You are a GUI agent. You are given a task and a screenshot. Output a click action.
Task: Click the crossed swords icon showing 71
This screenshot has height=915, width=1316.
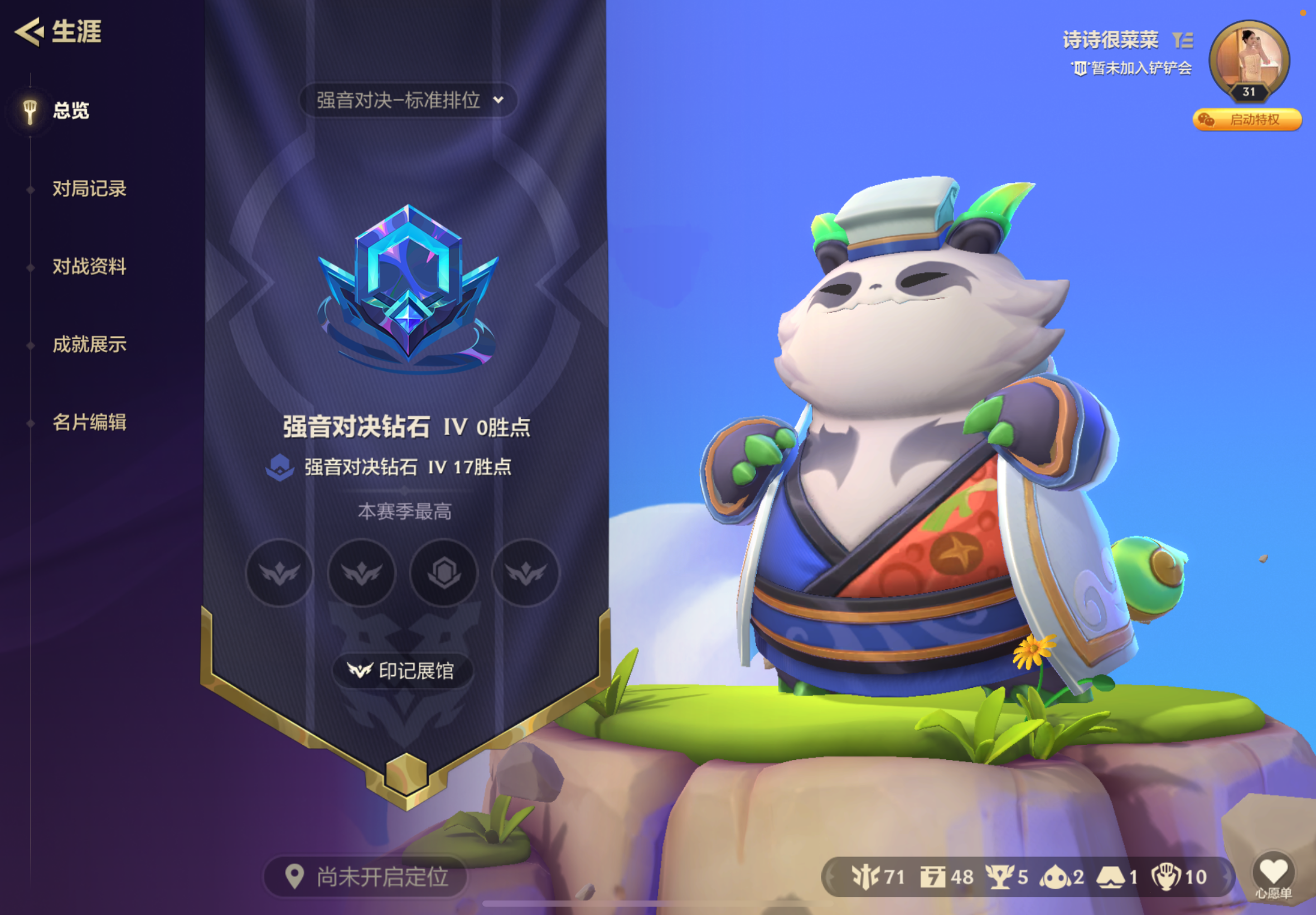pos(866,875)
